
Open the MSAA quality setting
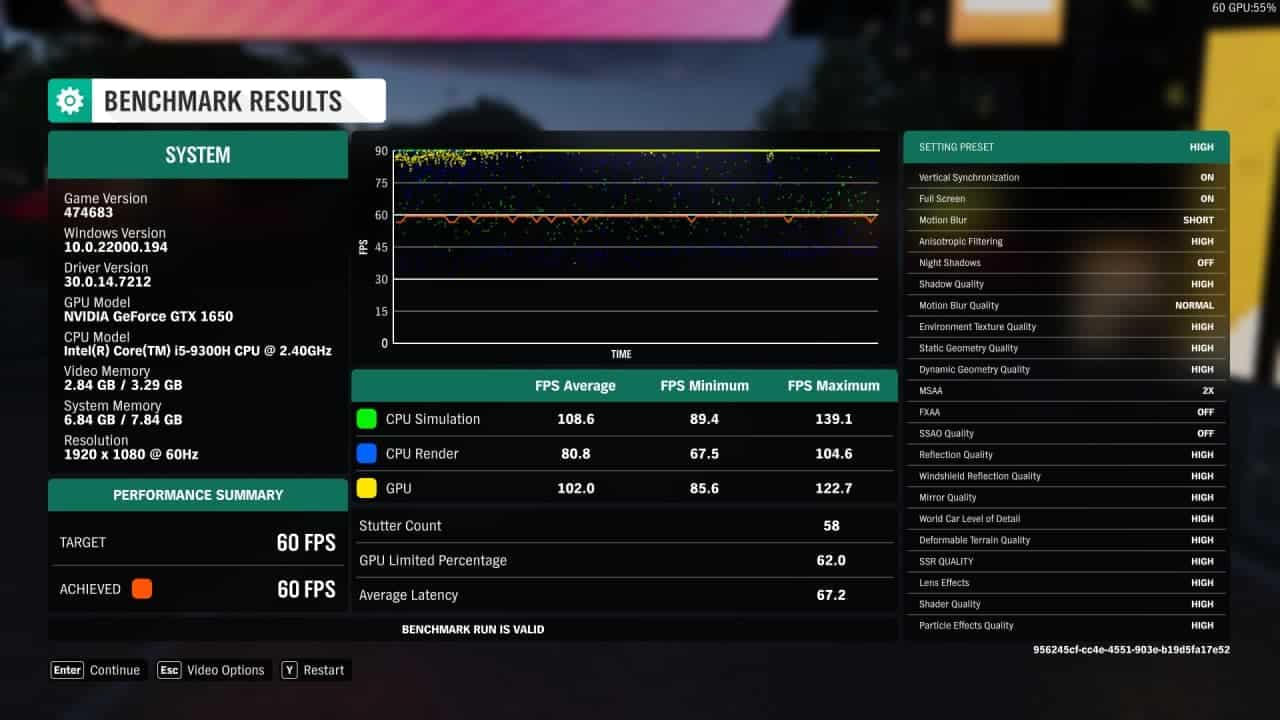click(1065, 390)
